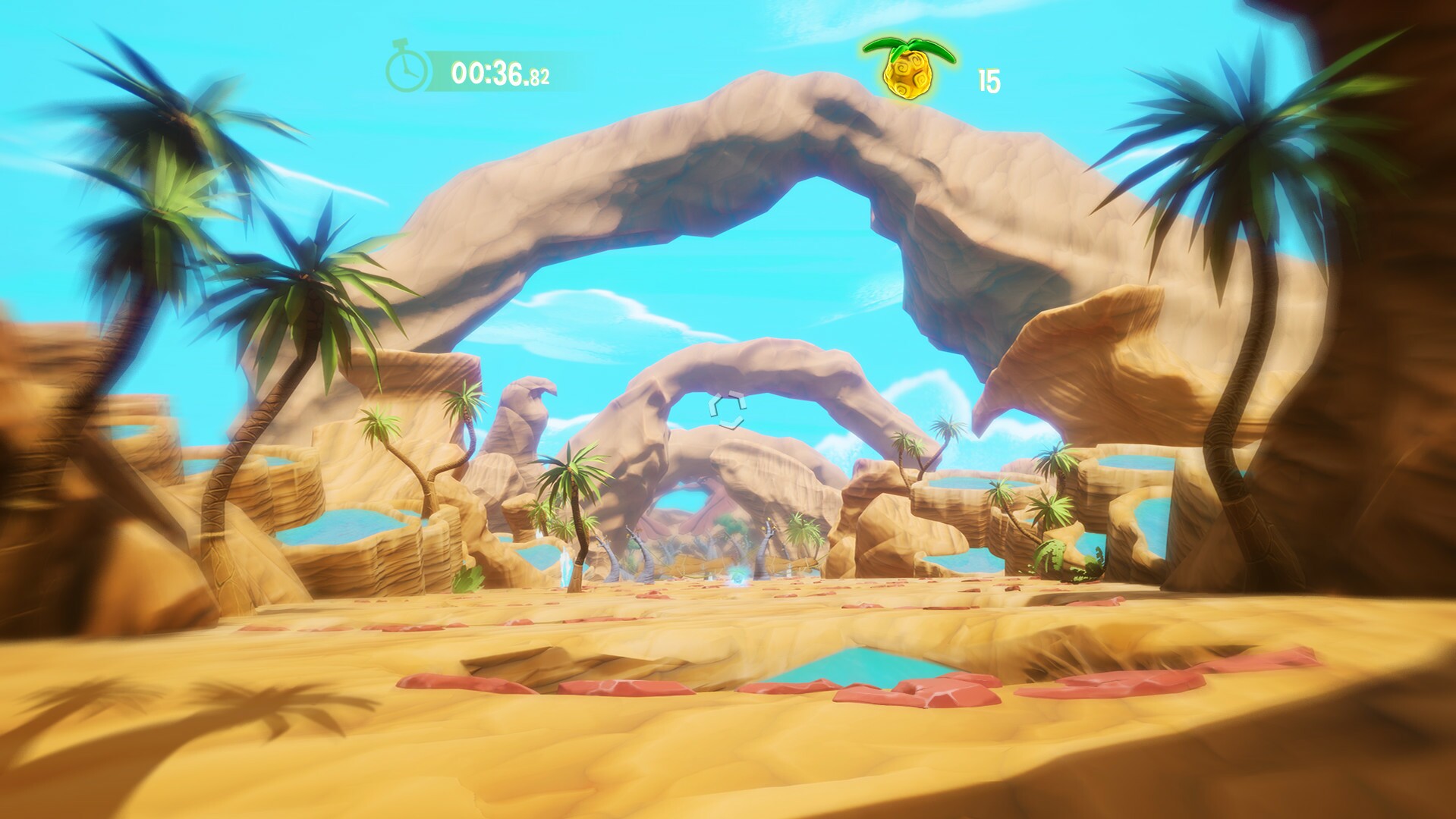1456x819 pixels.
Task: Toggle the top bracket of the targeting reticle
Action: 735,394
